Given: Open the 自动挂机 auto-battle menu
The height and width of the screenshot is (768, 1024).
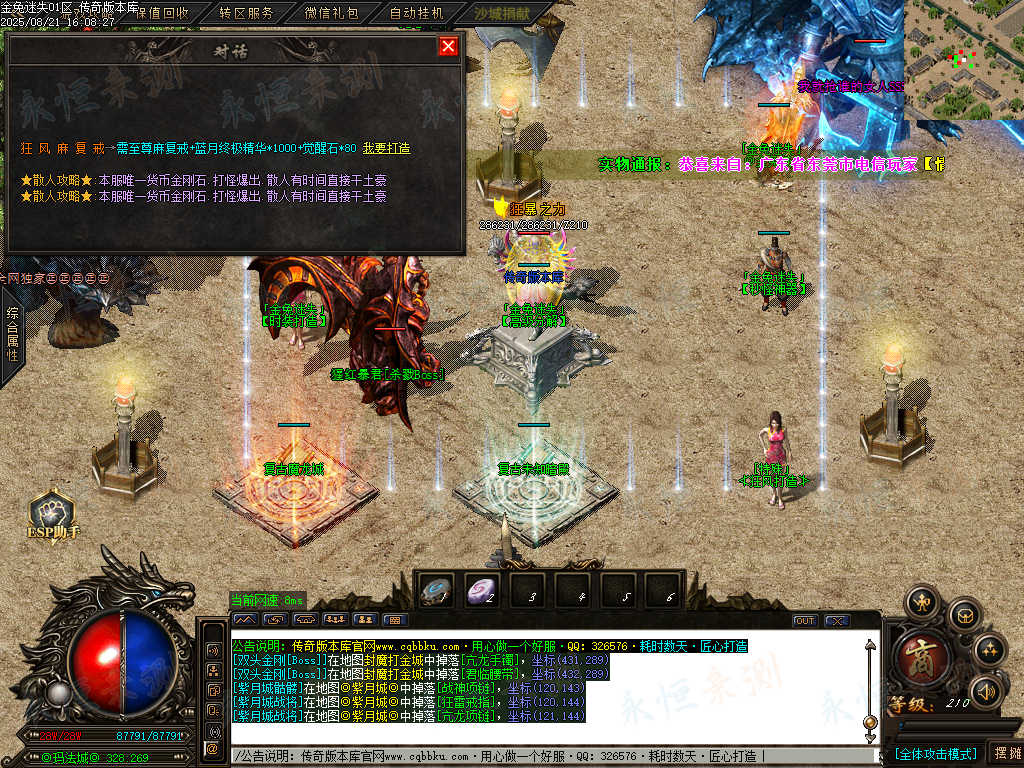Looking at the screenshot, I should [417, 13].
